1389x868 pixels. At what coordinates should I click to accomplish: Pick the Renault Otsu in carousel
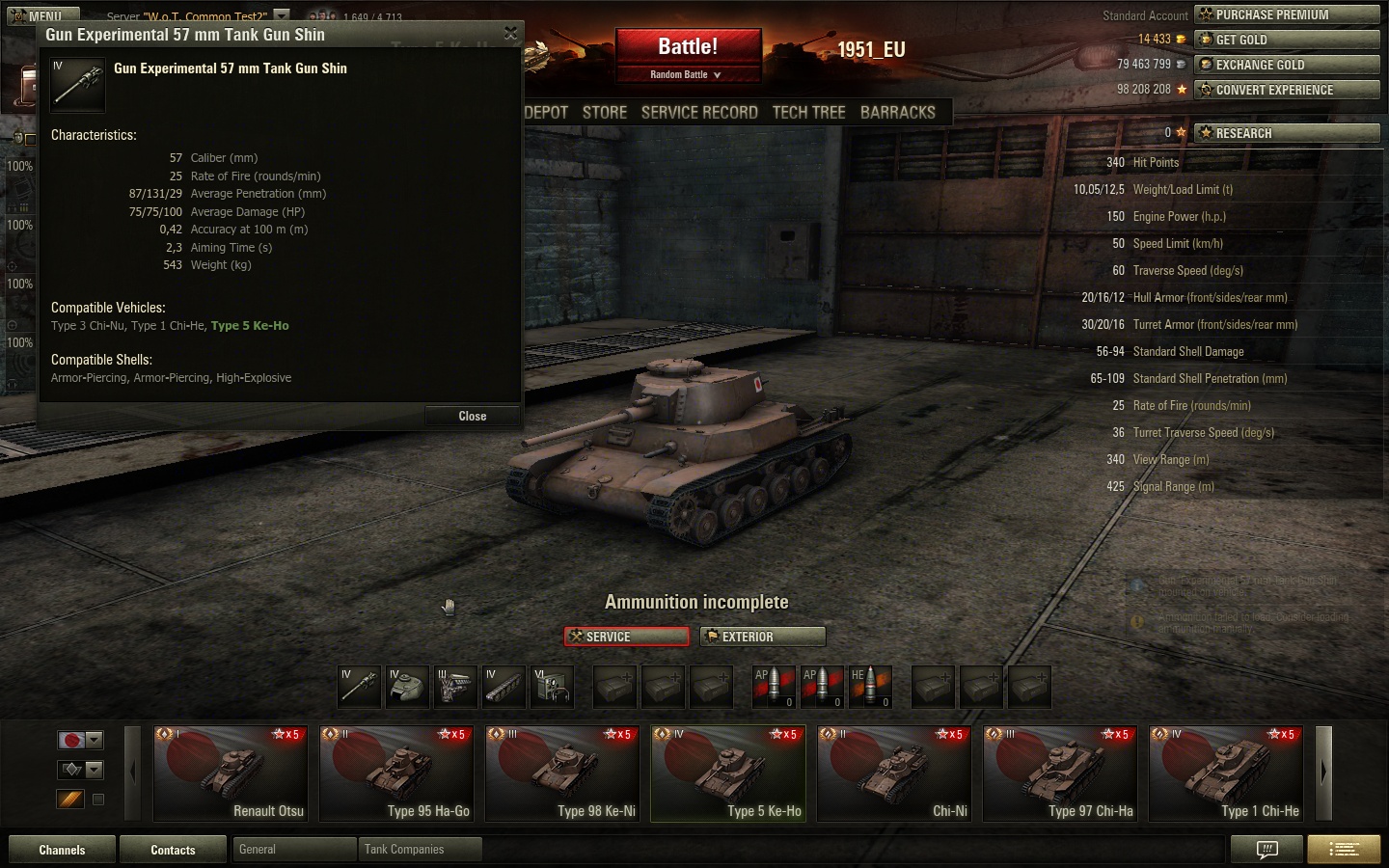click(231, 773)
